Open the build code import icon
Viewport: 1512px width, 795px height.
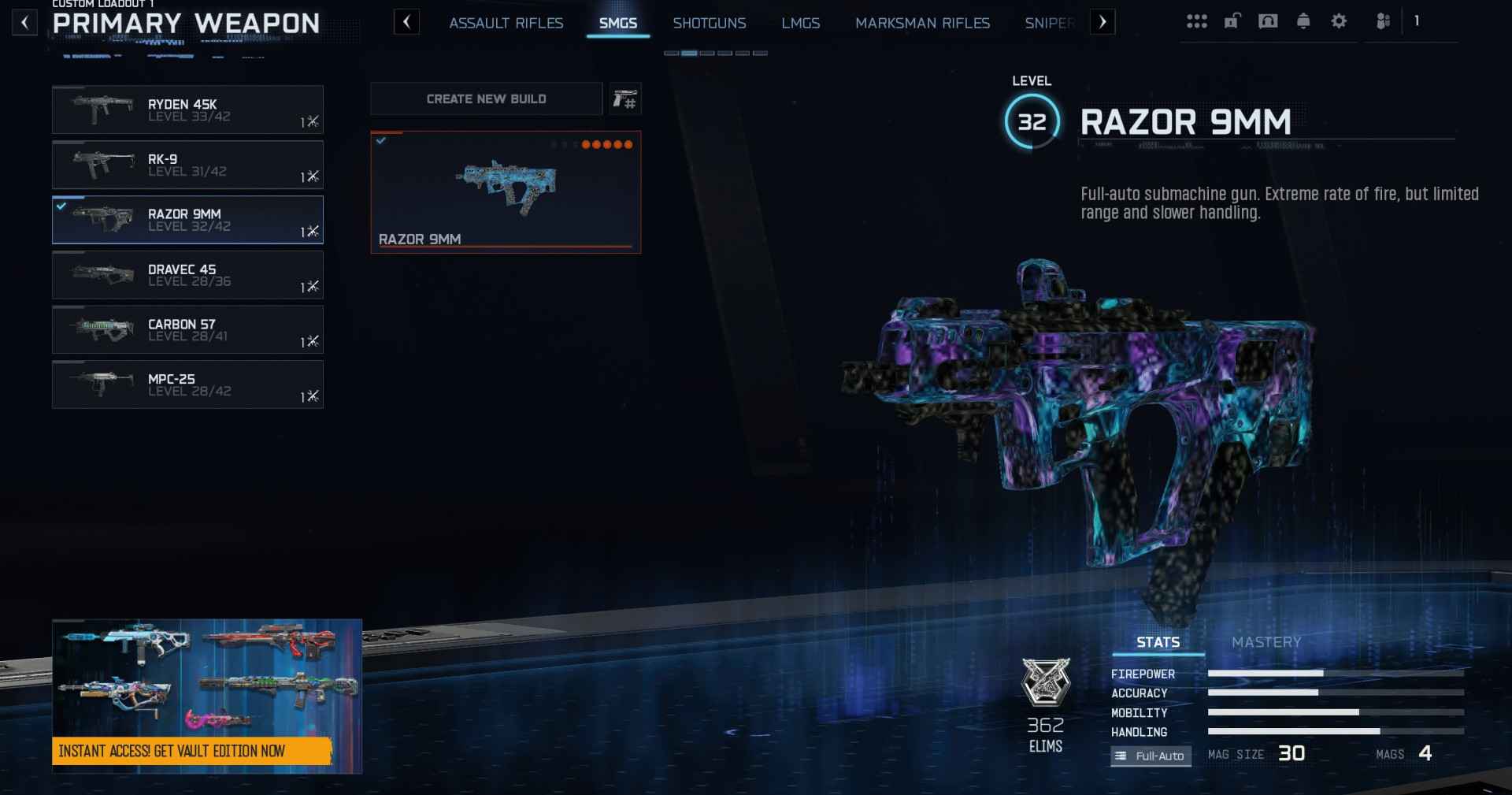625,99
